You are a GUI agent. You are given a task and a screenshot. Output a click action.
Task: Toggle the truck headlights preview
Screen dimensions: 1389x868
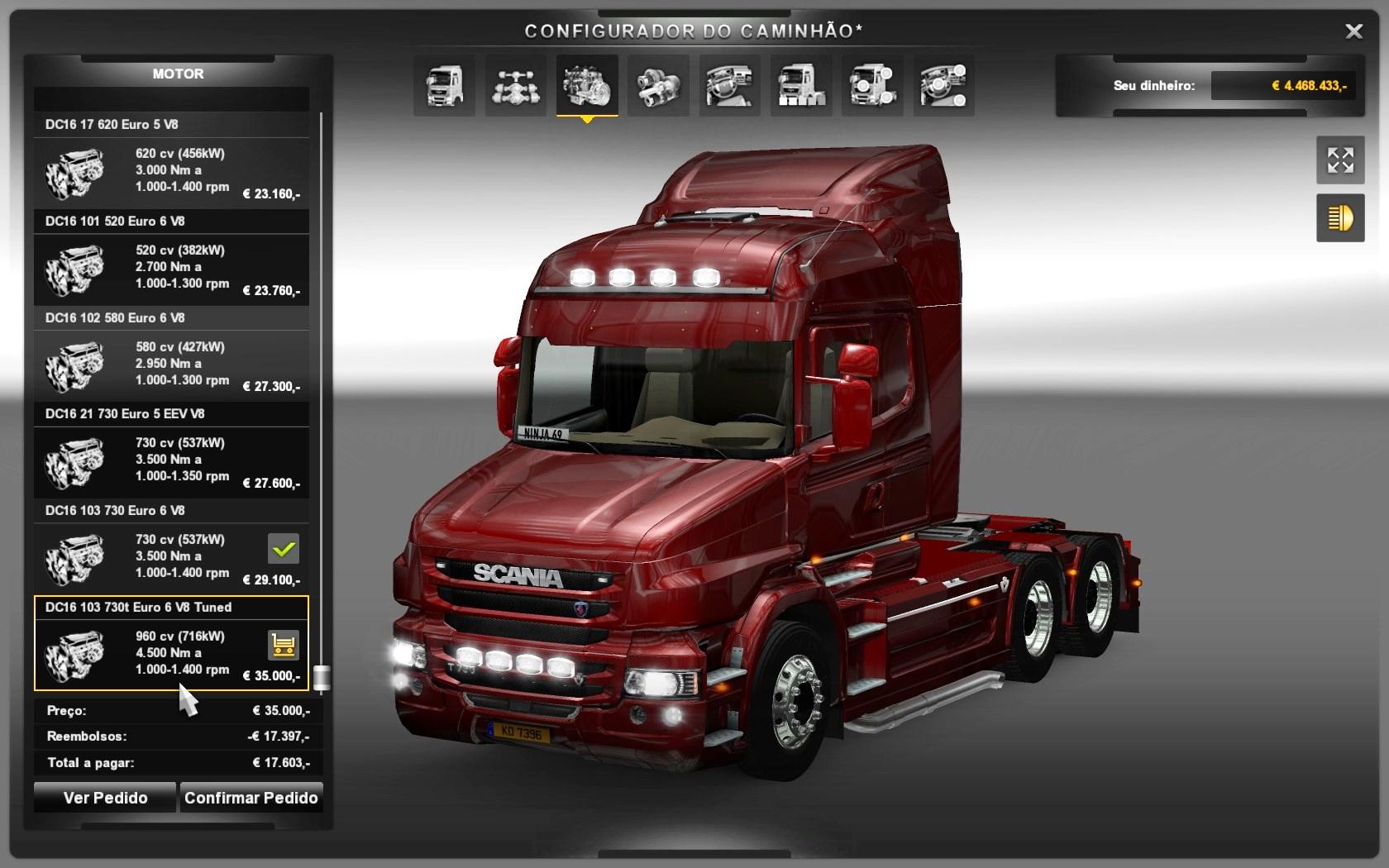[x=1340, y=218]
